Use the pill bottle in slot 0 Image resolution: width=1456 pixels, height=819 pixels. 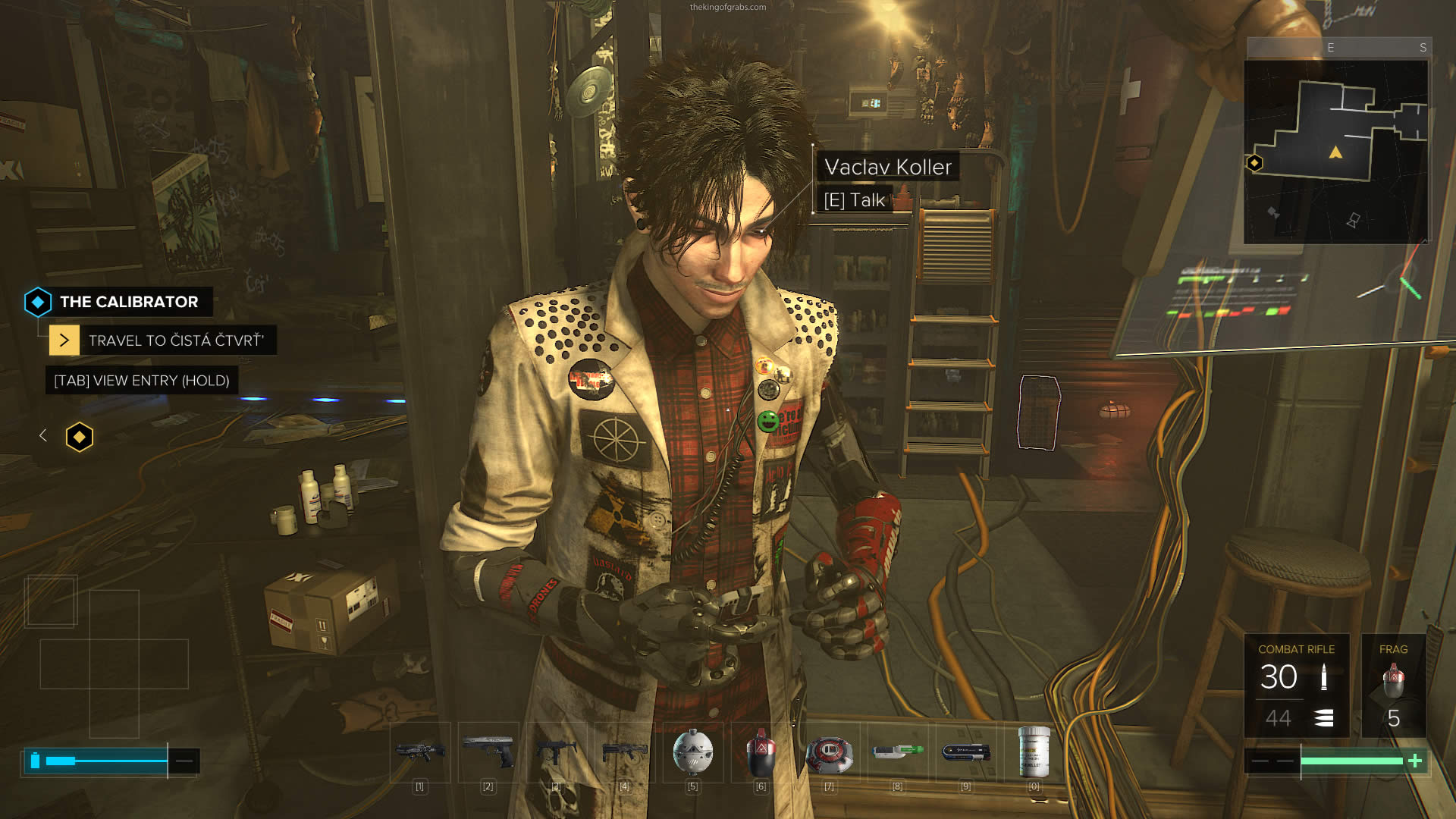click(1034, 752)
